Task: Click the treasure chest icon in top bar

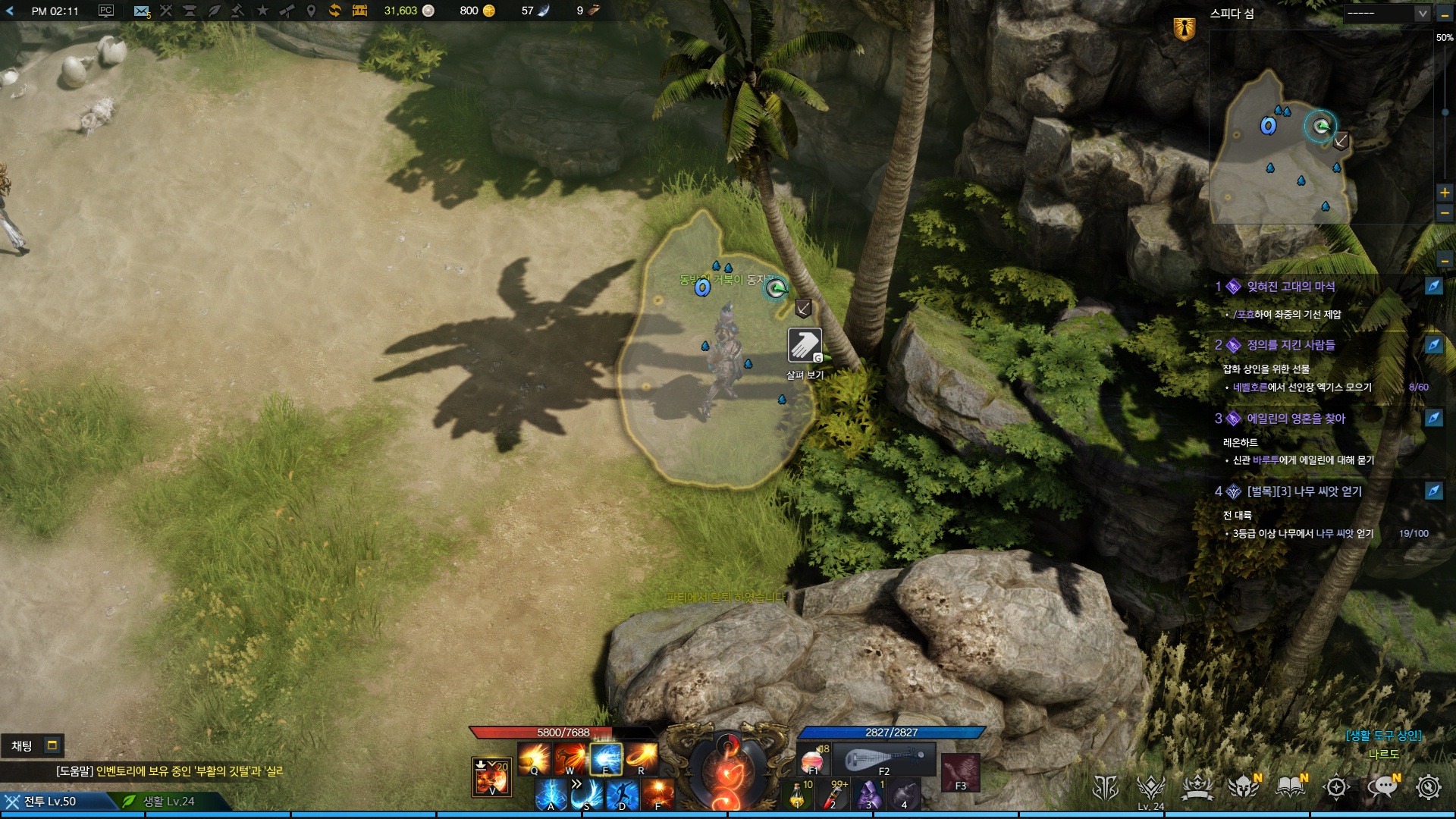Action: click(x=359, y=11)
